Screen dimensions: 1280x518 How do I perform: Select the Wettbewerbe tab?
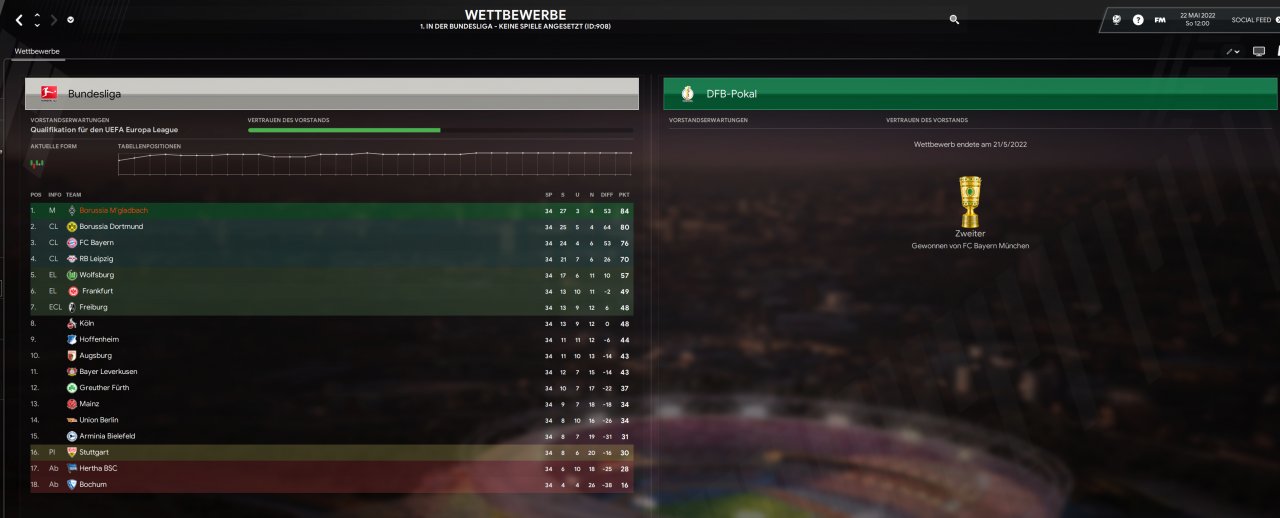[x=37, y=51]
